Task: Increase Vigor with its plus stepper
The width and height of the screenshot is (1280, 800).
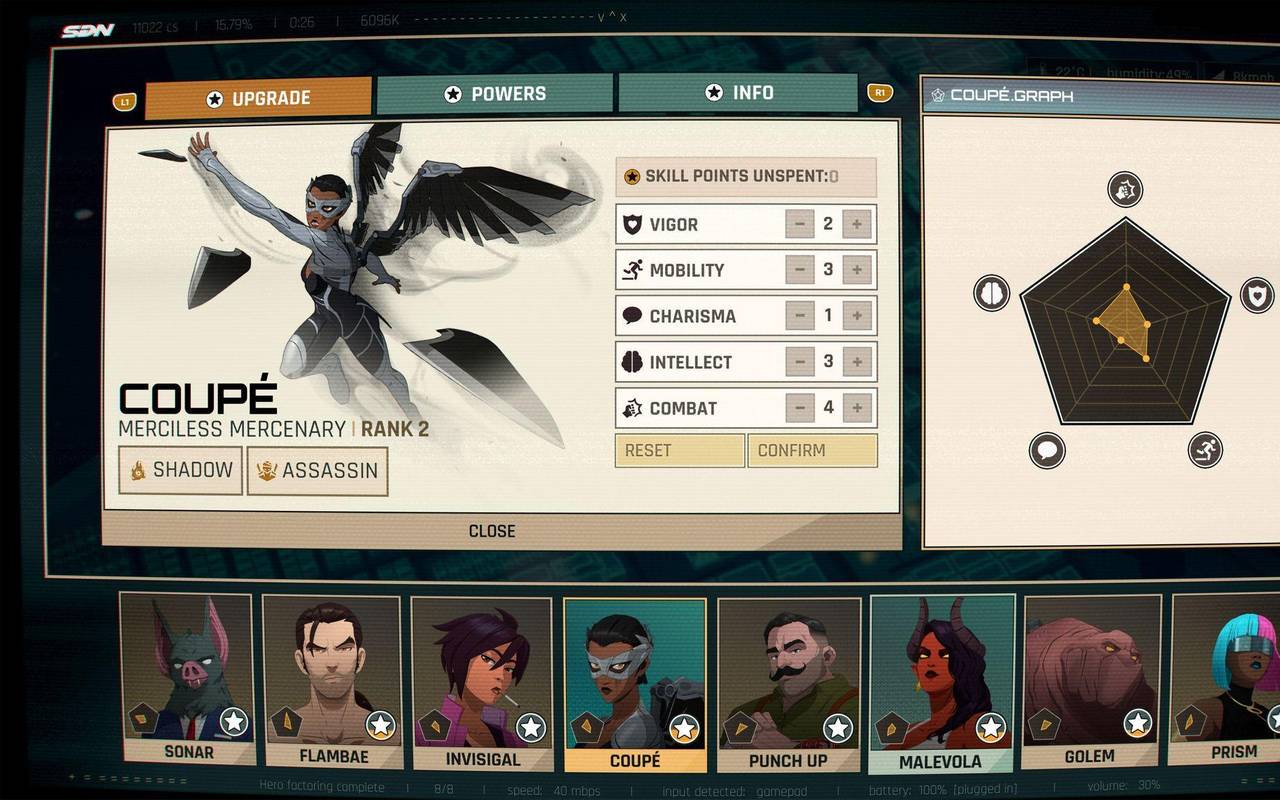Action: (856, 224)
